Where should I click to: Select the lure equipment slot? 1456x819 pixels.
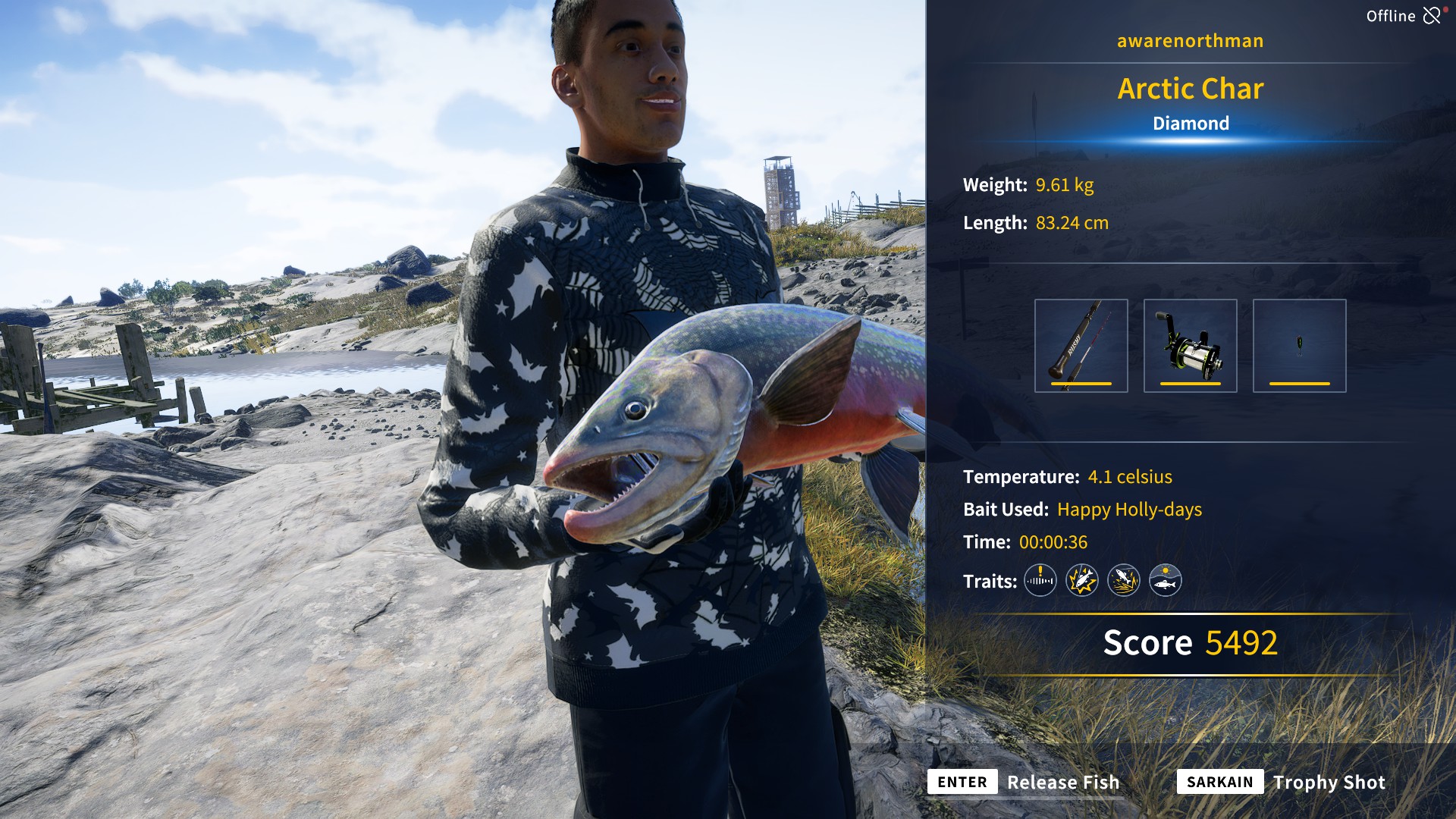pos(1300,345)
